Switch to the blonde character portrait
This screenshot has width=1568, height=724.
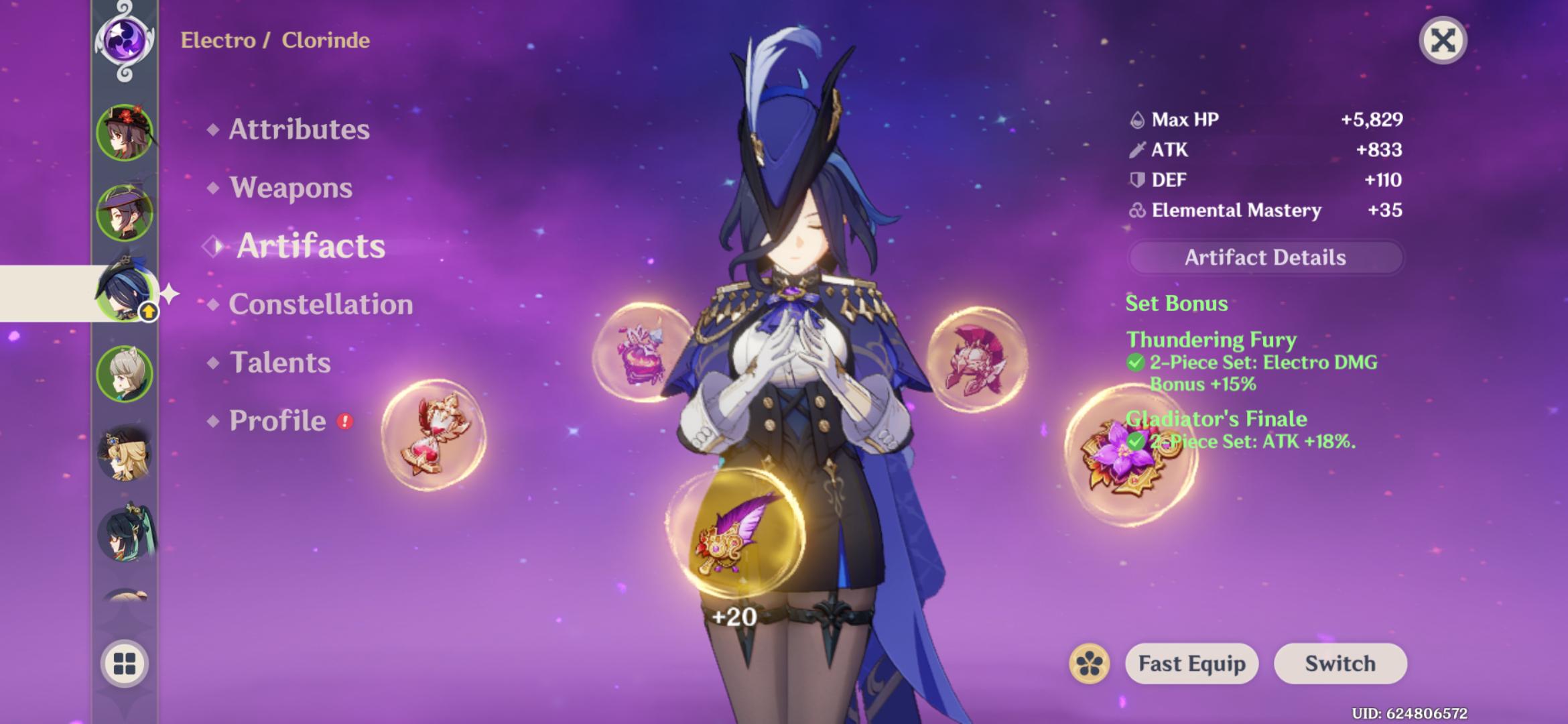pyautogui.click(x=125, y=455)
